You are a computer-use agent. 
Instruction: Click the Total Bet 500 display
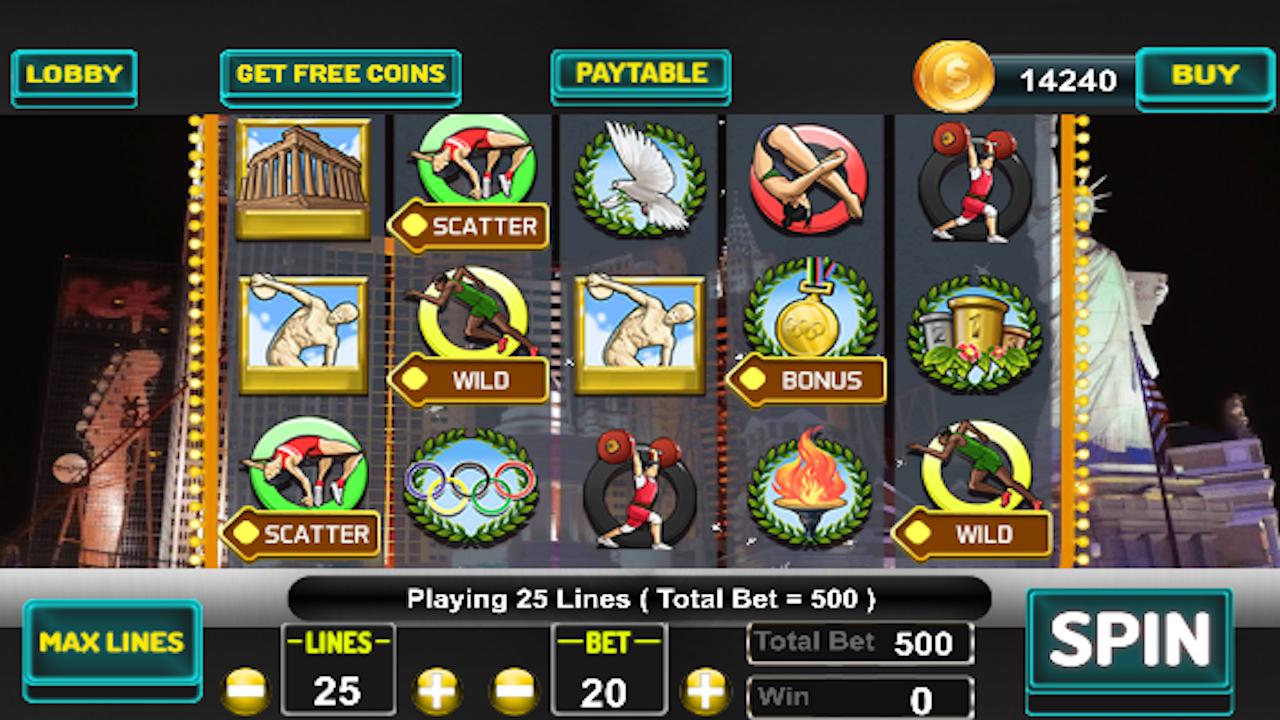tap(860, 641)
